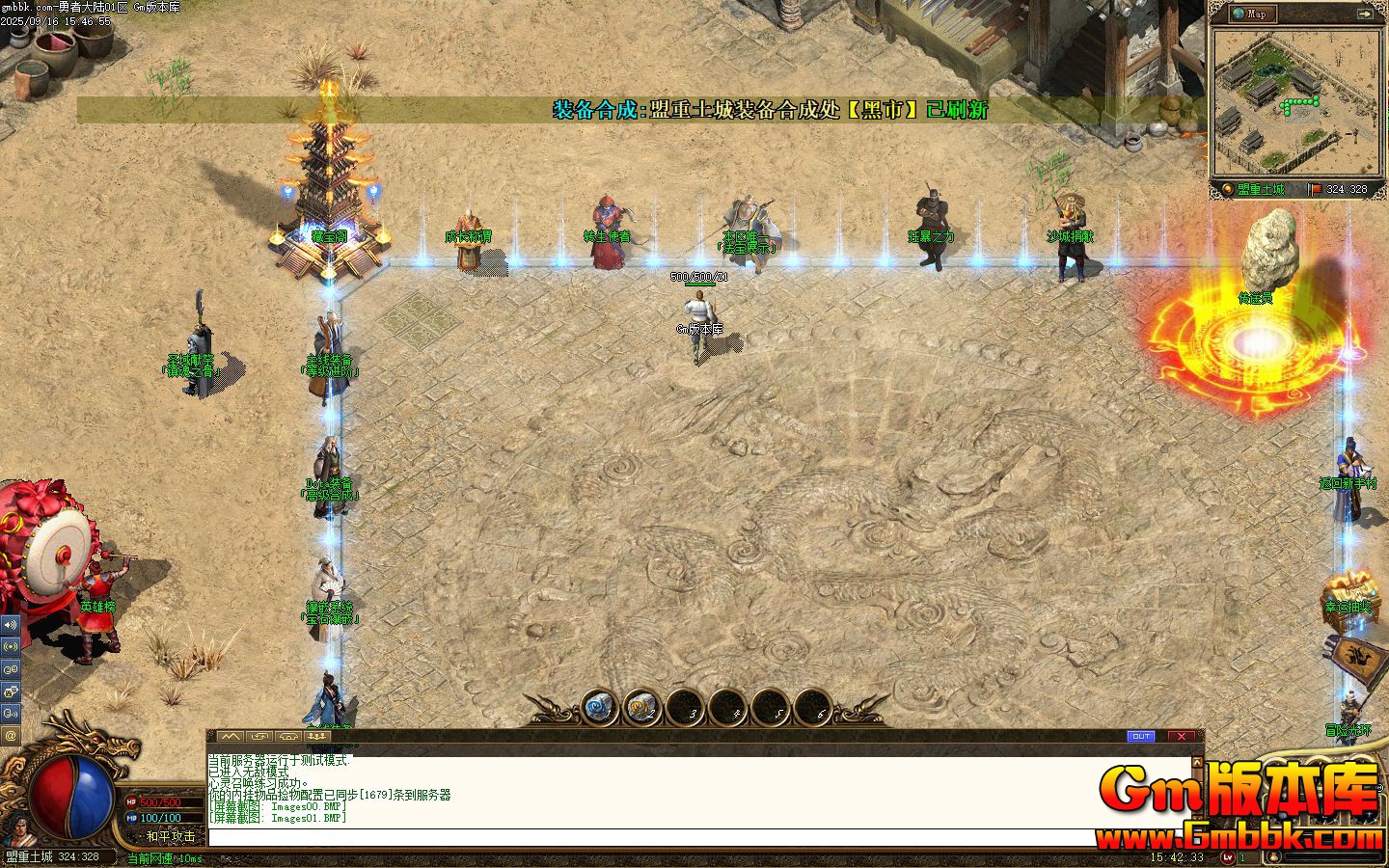Image resolution: width=1389 pixels, height=868 pixels.
Task: Close the chat panel with the red X
Action: click(x=1182, y=736)
